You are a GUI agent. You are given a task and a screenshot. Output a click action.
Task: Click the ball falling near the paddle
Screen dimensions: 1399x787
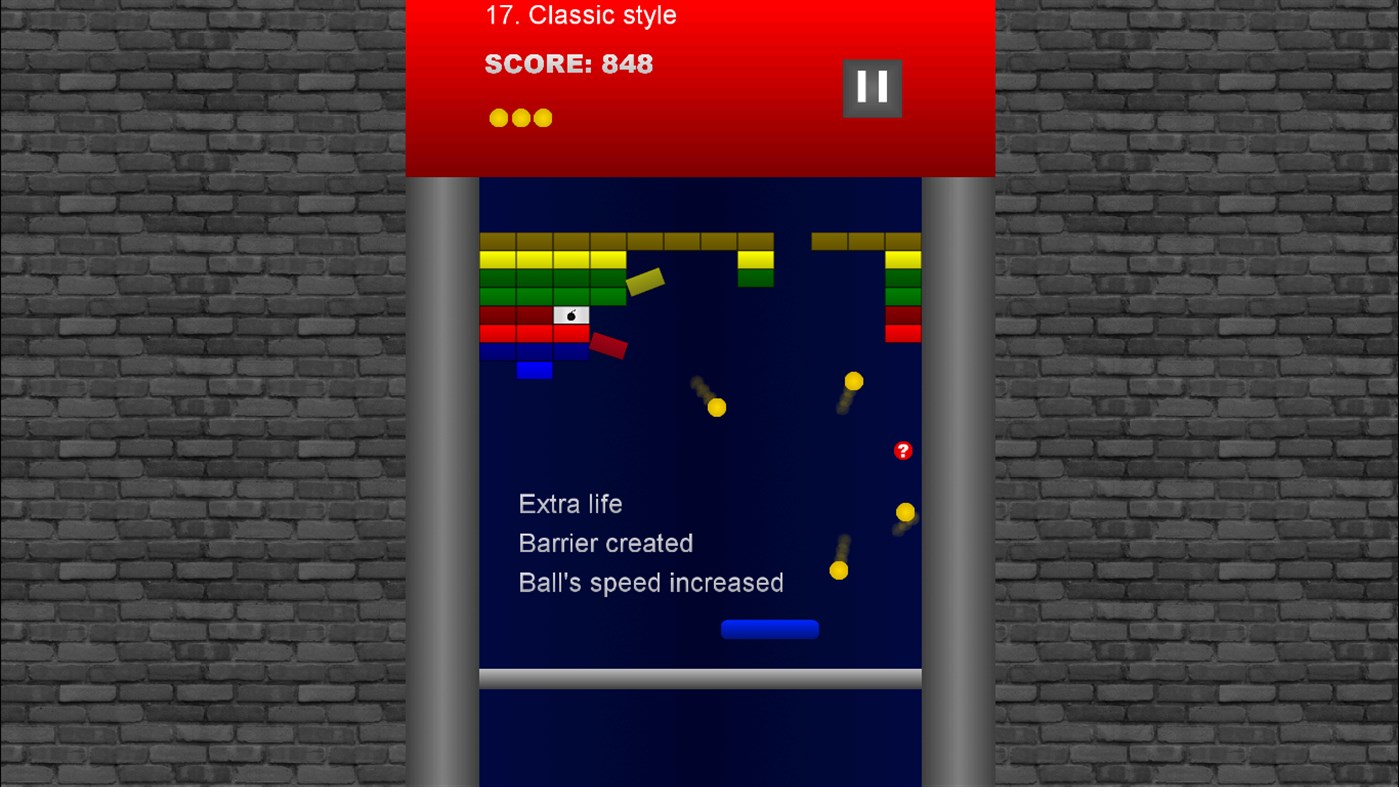click(839, 570)
